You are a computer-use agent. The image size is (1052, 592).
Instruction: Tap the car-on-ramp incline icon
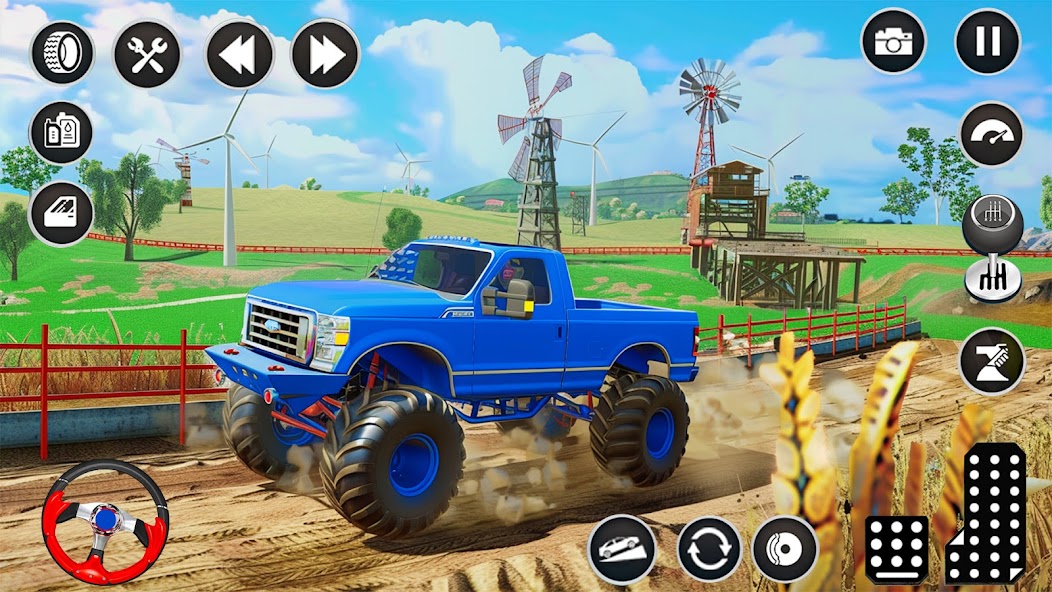(x=621, y=549)
